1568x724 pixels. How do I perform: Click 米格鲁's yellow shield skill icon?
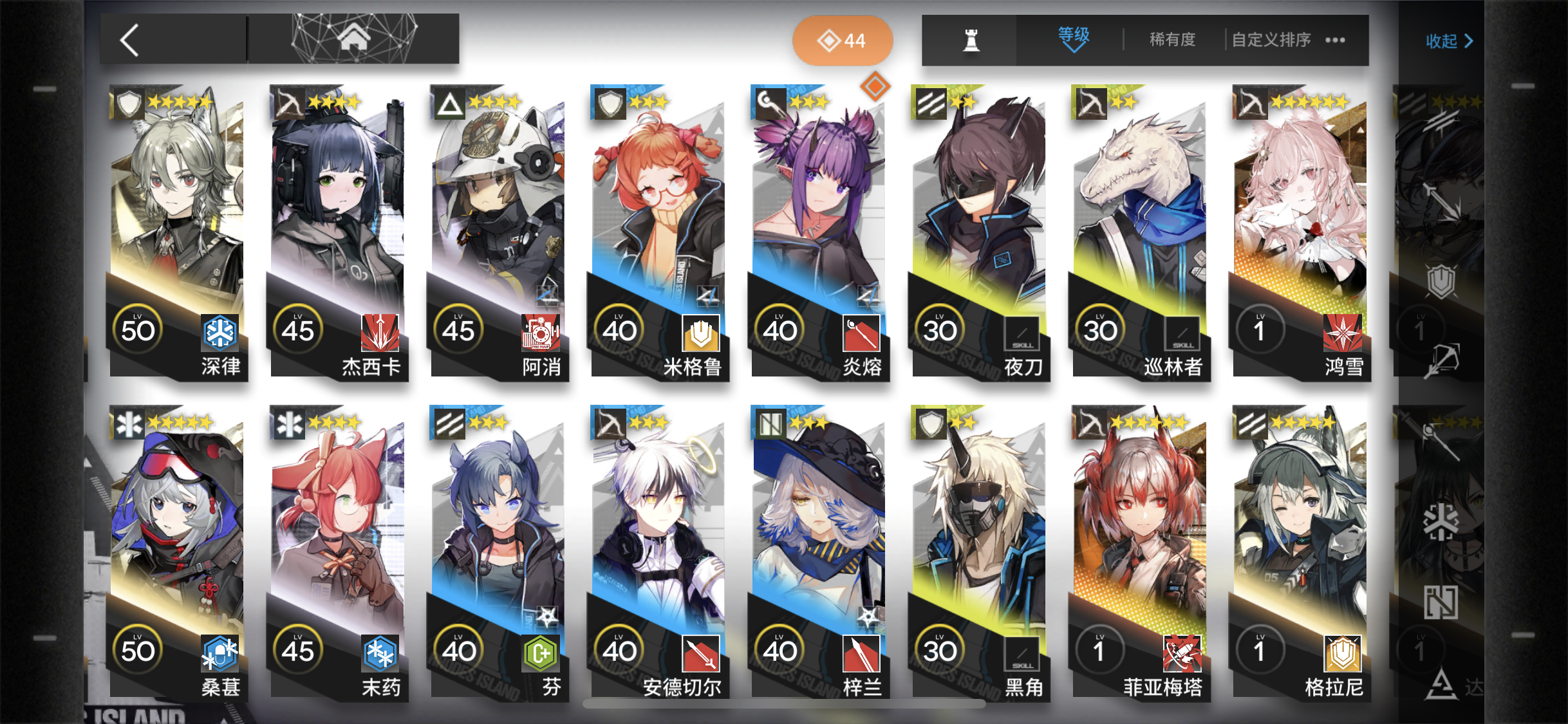pyautogui.click(x=702, y=333)
